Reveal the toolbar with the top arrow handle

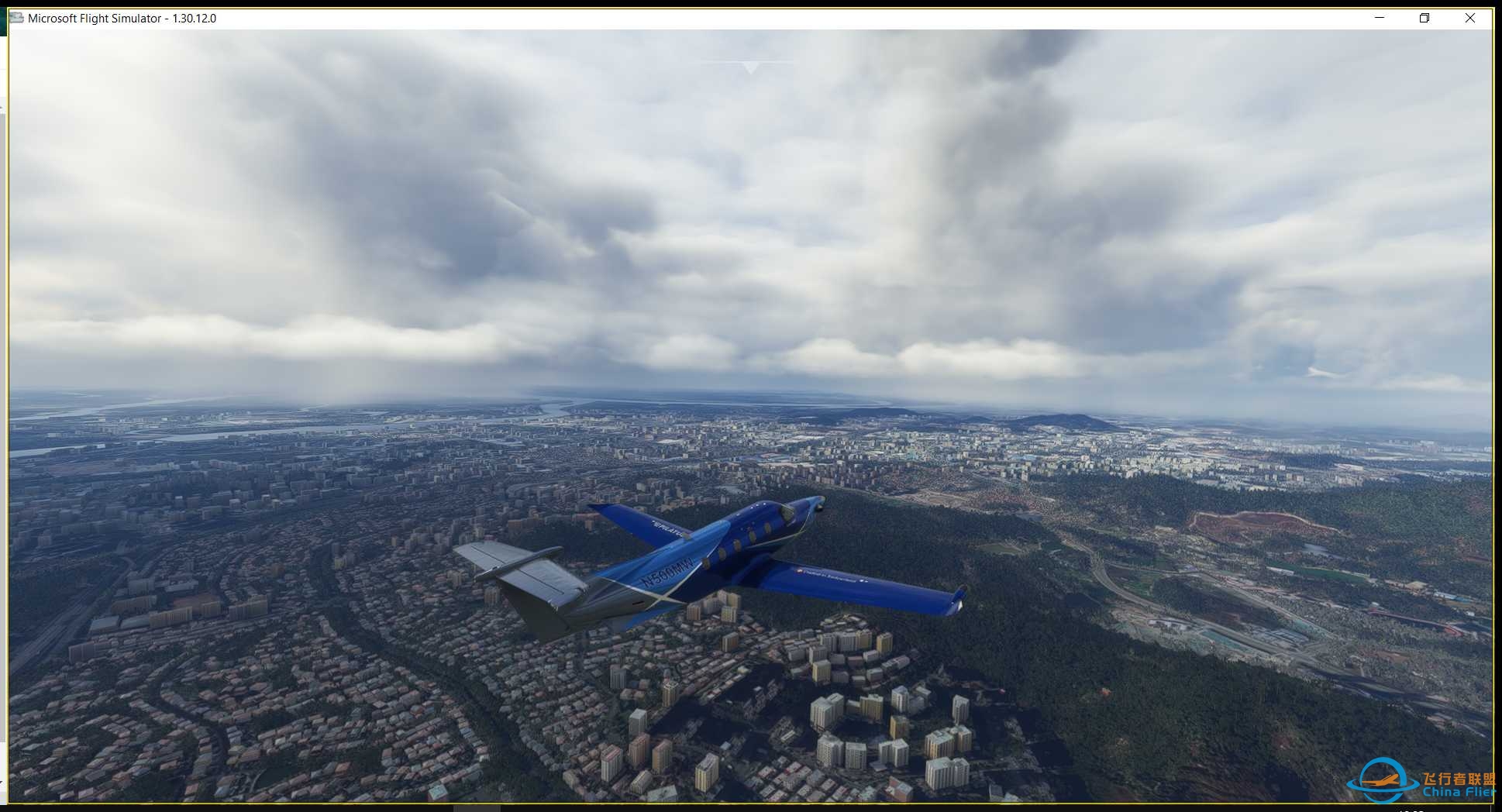pos(750,68)
